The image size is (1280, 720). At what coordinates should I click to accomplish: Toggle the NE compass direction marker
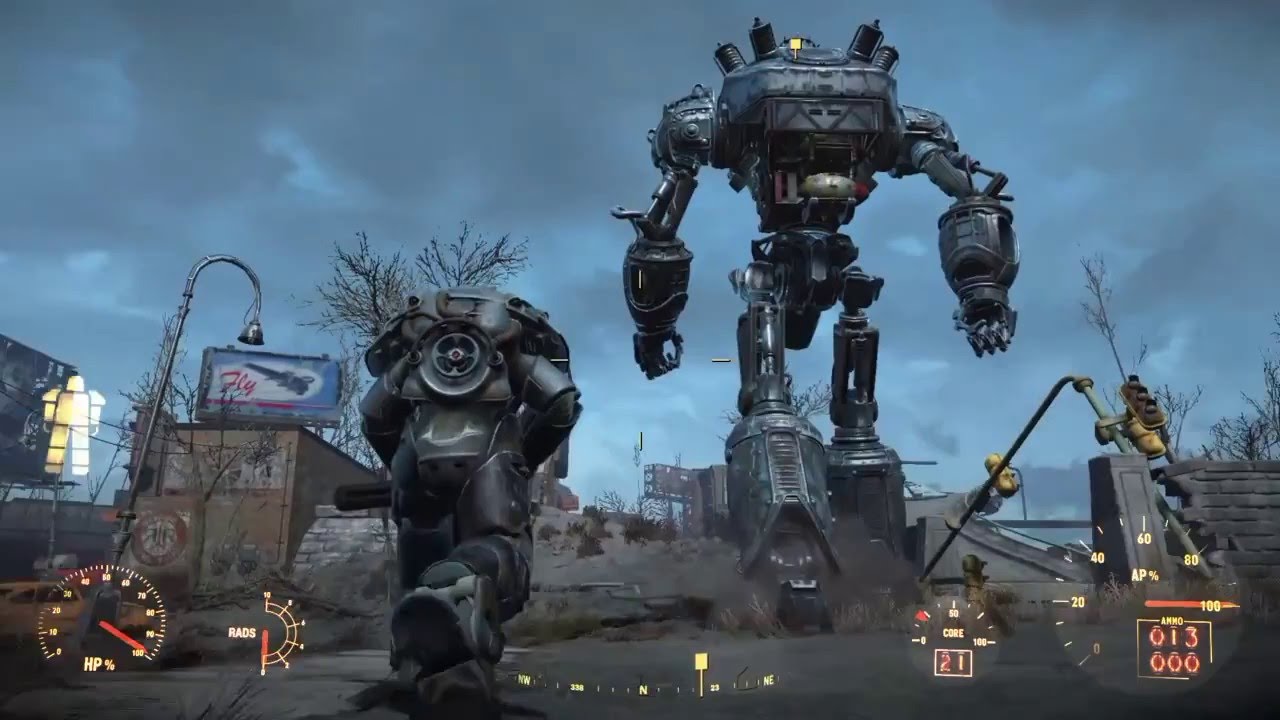tap(769, 678)
